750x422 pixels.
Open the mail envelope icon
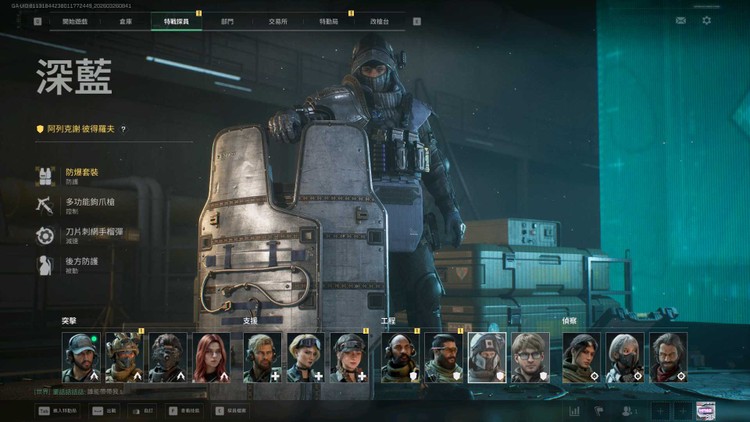(x=681, y=20)
